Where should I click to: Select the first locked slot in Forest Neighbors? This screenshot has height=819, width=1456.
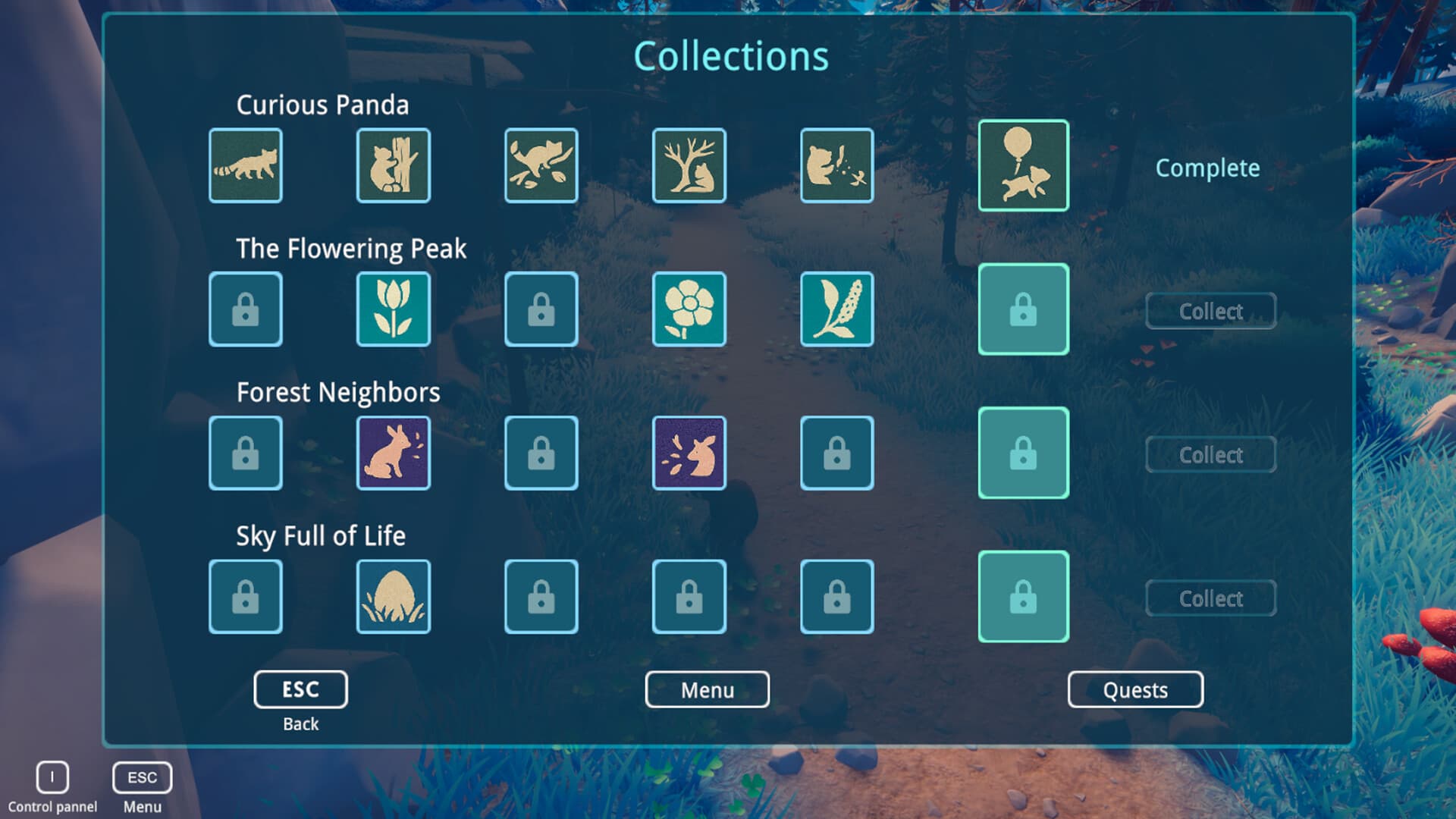[245, 453]
